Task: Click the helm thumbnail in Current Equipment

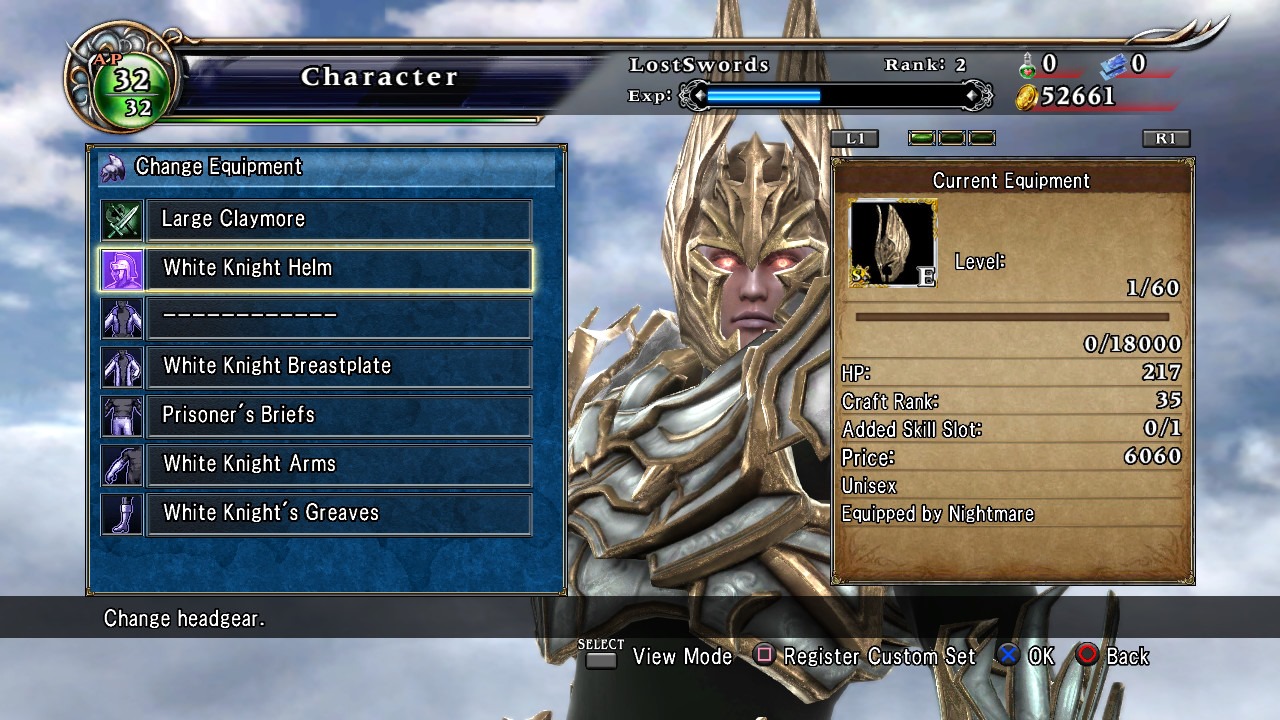Action: point(892,243)
